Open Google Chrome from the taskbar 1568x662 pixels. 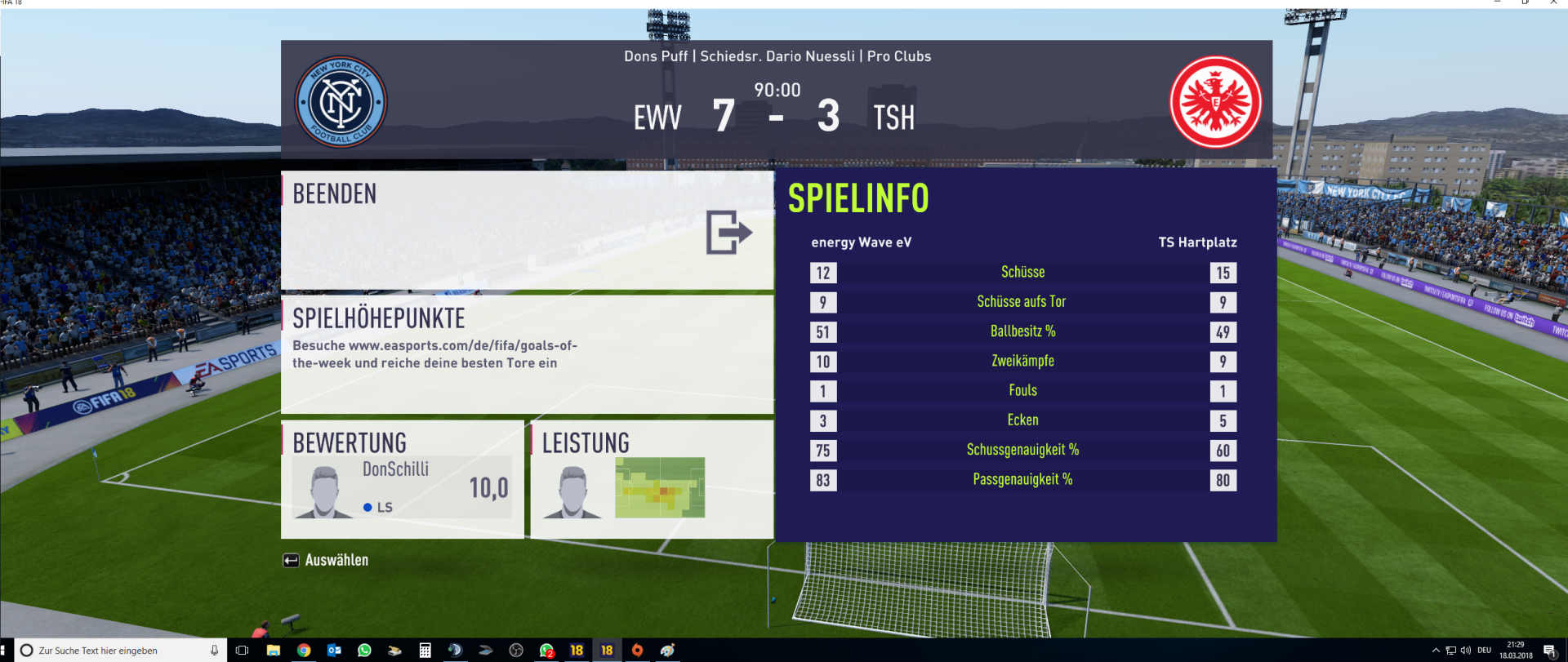(304, 651)
